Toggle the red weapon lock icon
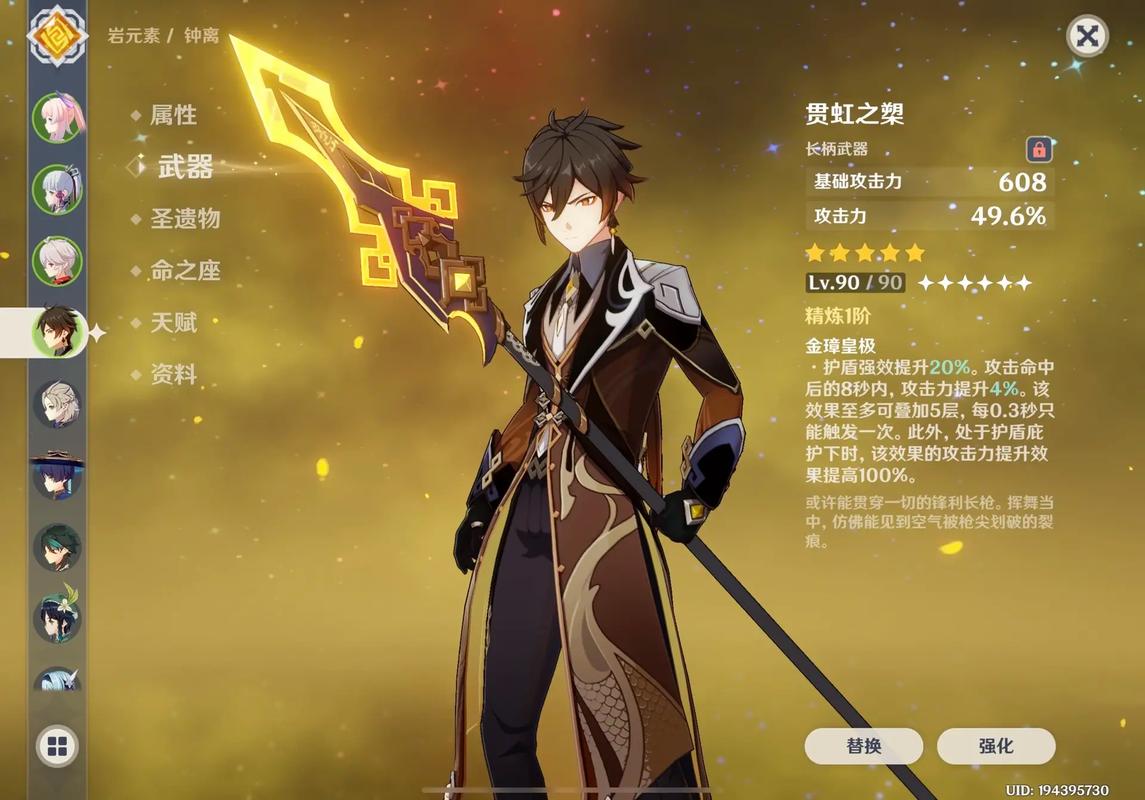This screenshot has width=1145, height=800. point(1039,150)
